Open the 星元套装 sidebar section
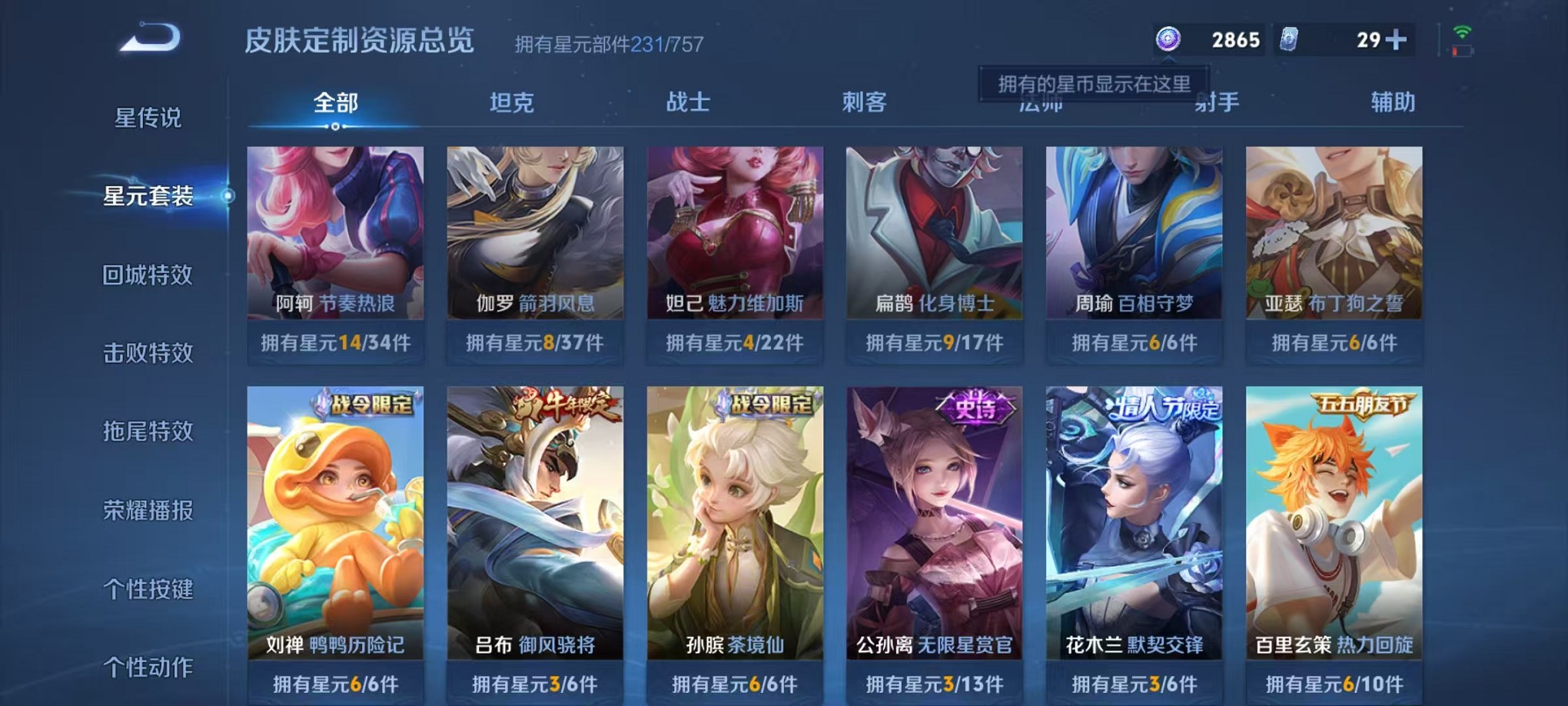This screenshot has height=706, width=1568. (x=147, y=197)
